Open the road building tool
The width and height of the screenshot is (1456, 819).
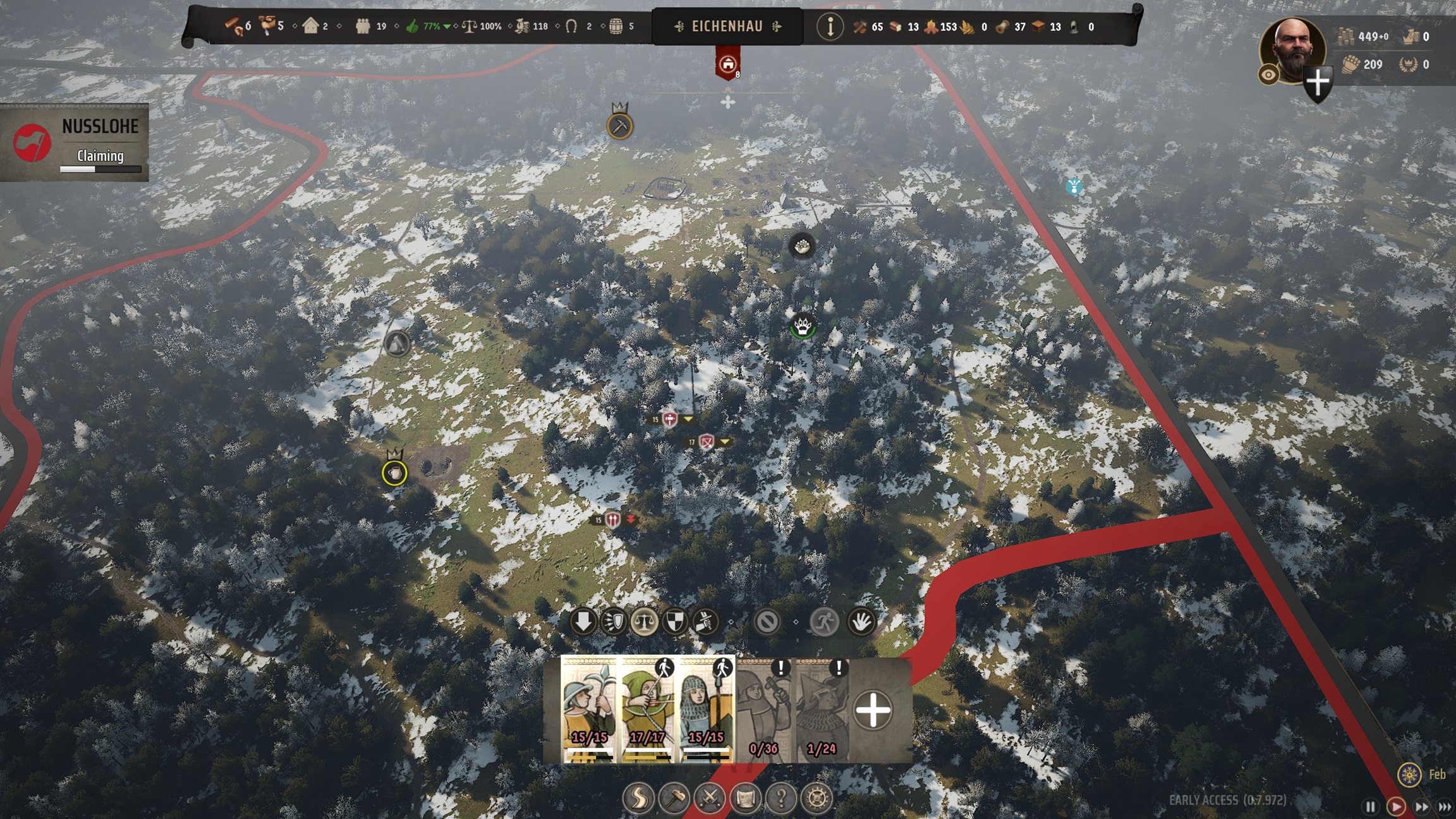[638, 798]
